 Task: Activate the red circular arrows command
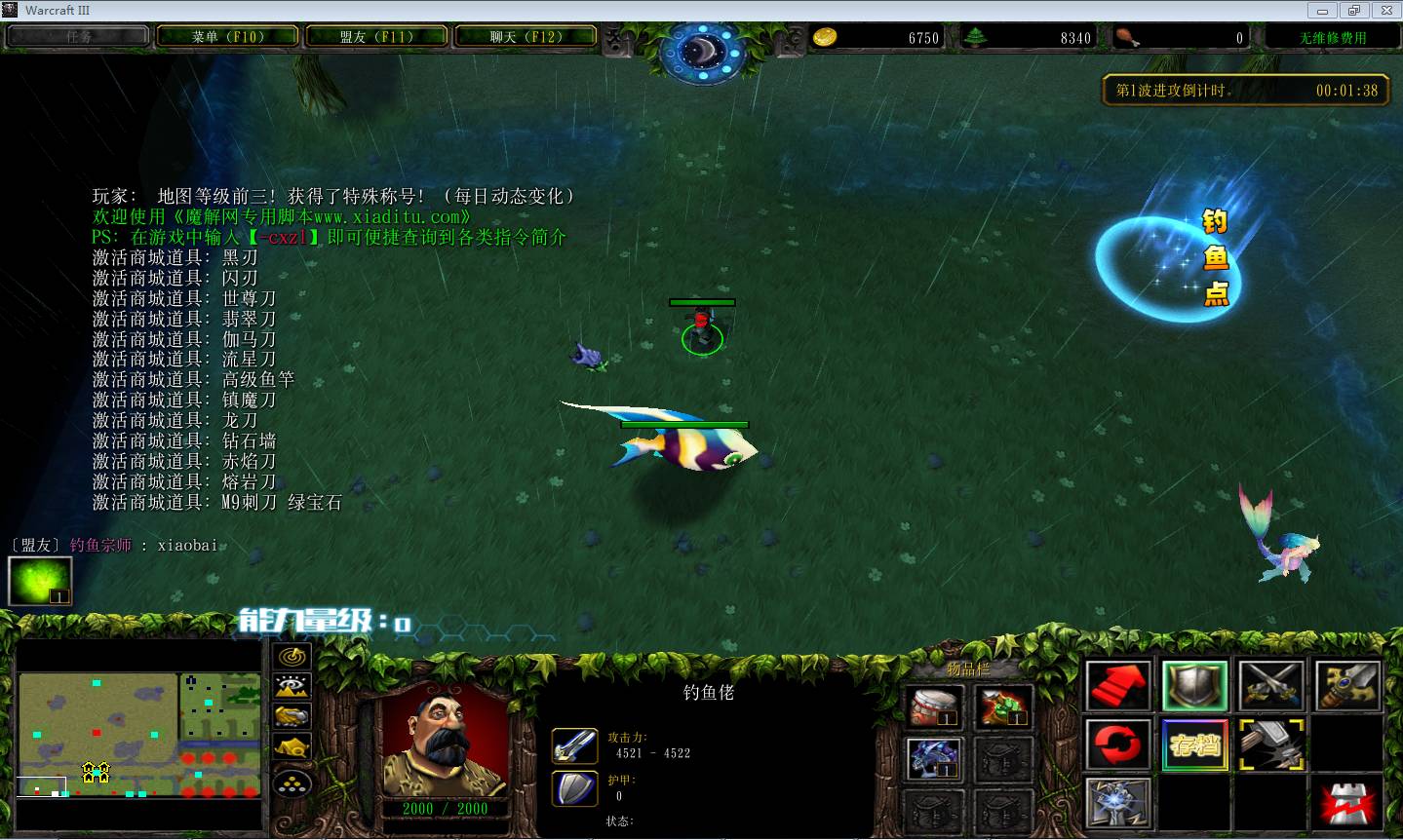pos(1117,746)
